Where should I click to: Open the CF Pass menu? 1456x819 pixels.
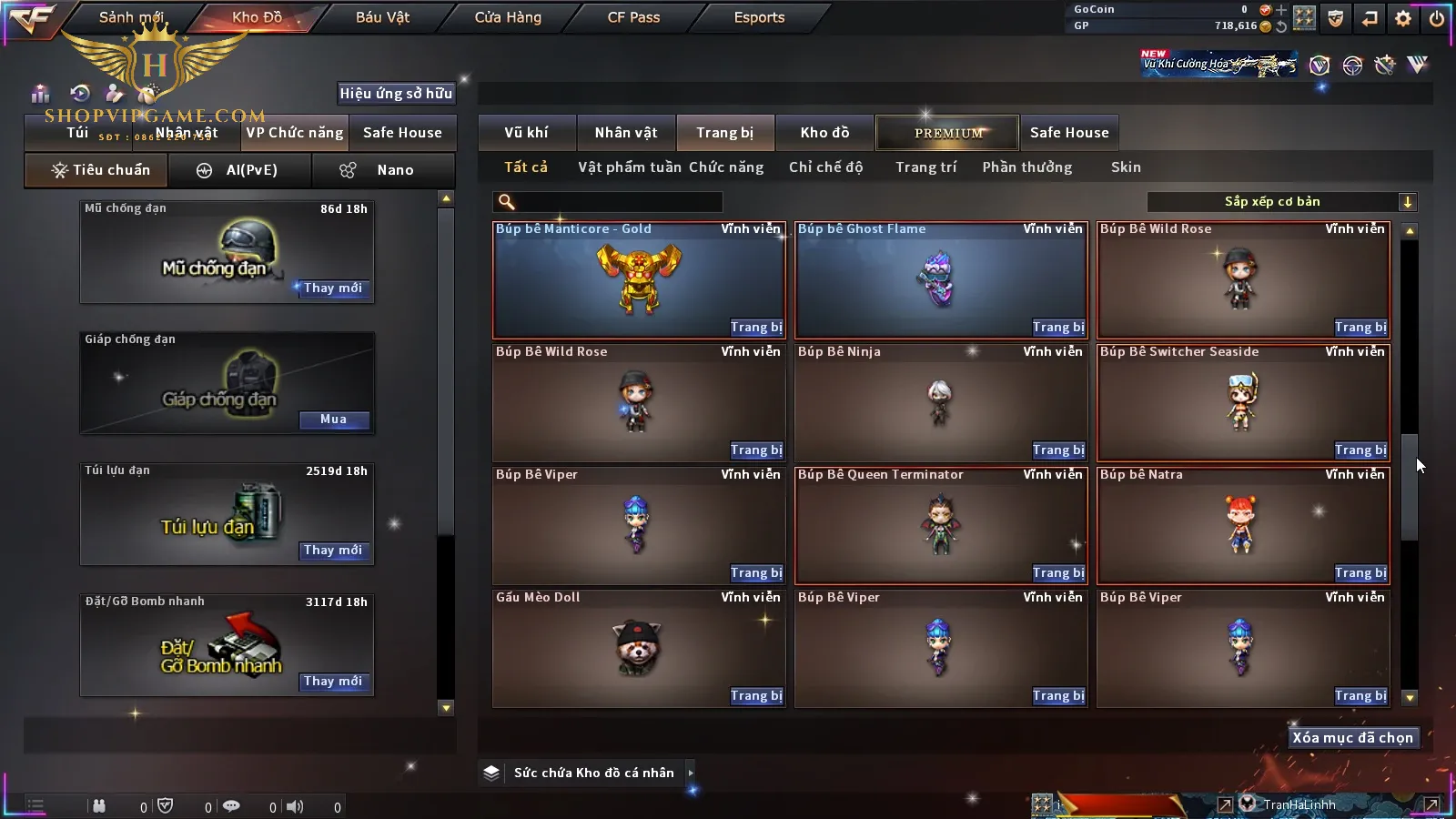point(633,17)
